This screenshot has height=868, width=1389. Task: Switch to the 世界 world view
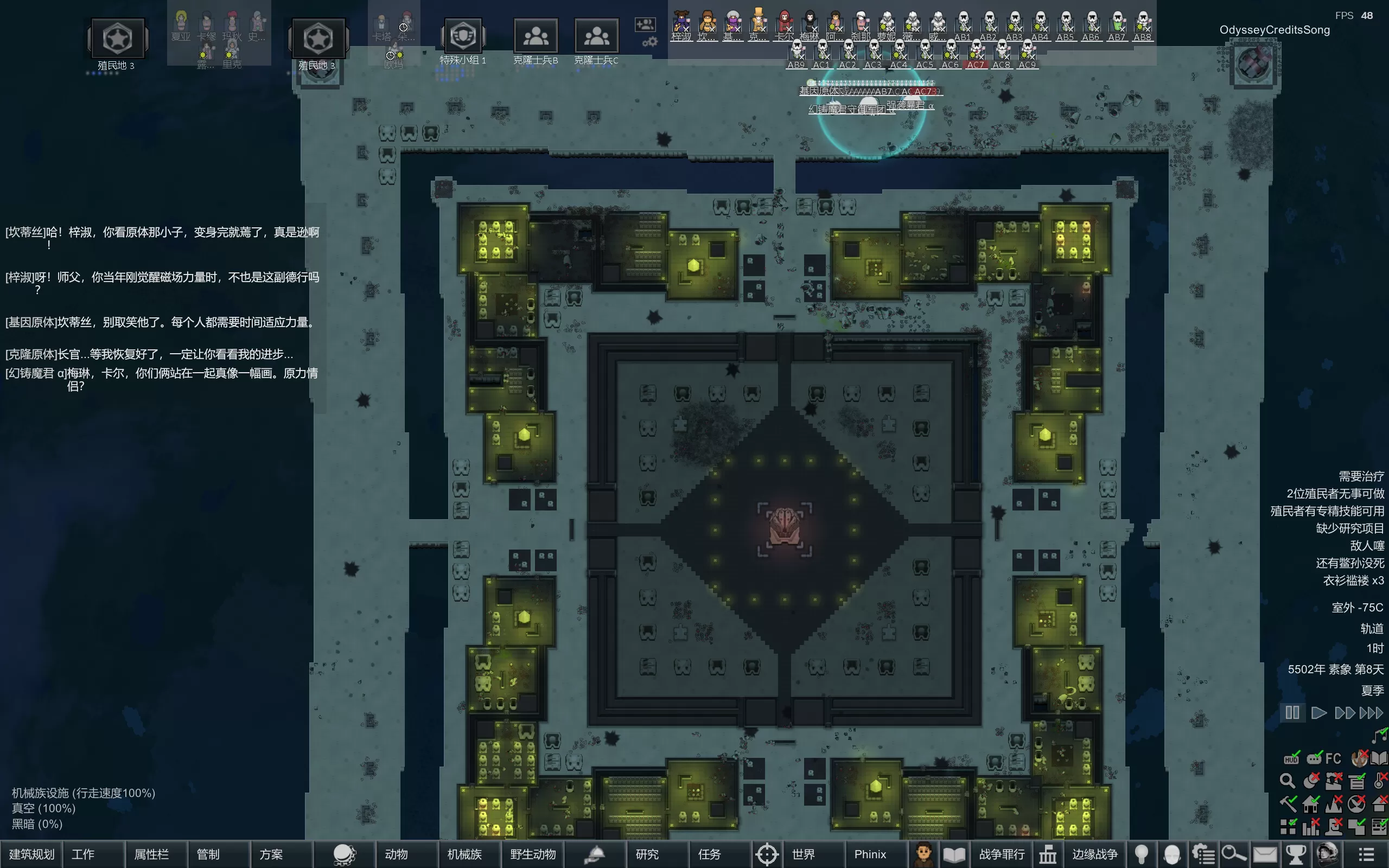pos(803,854)
